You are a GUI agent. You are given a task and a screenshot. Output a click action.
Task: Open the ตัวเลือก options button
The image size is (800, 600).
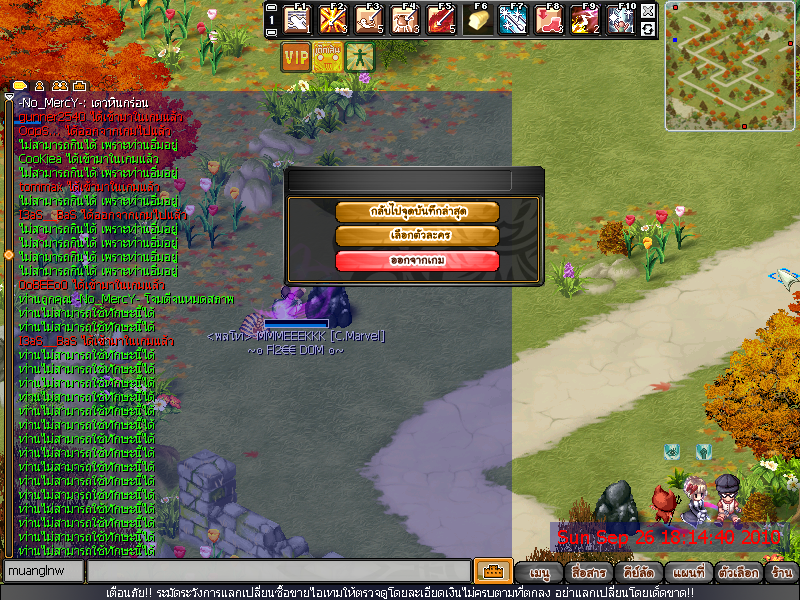tap(737, 573)
